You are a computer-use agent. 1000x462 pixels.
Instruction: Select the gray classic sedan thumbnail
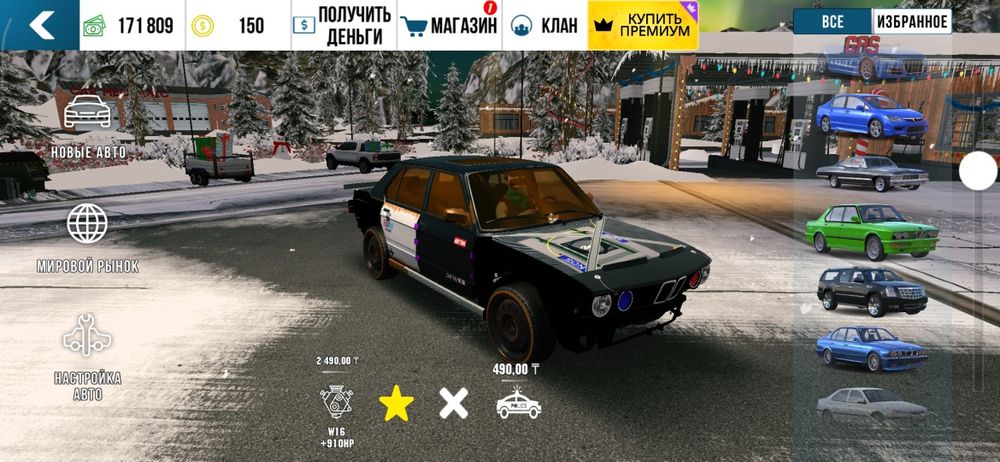coord(871,173)
